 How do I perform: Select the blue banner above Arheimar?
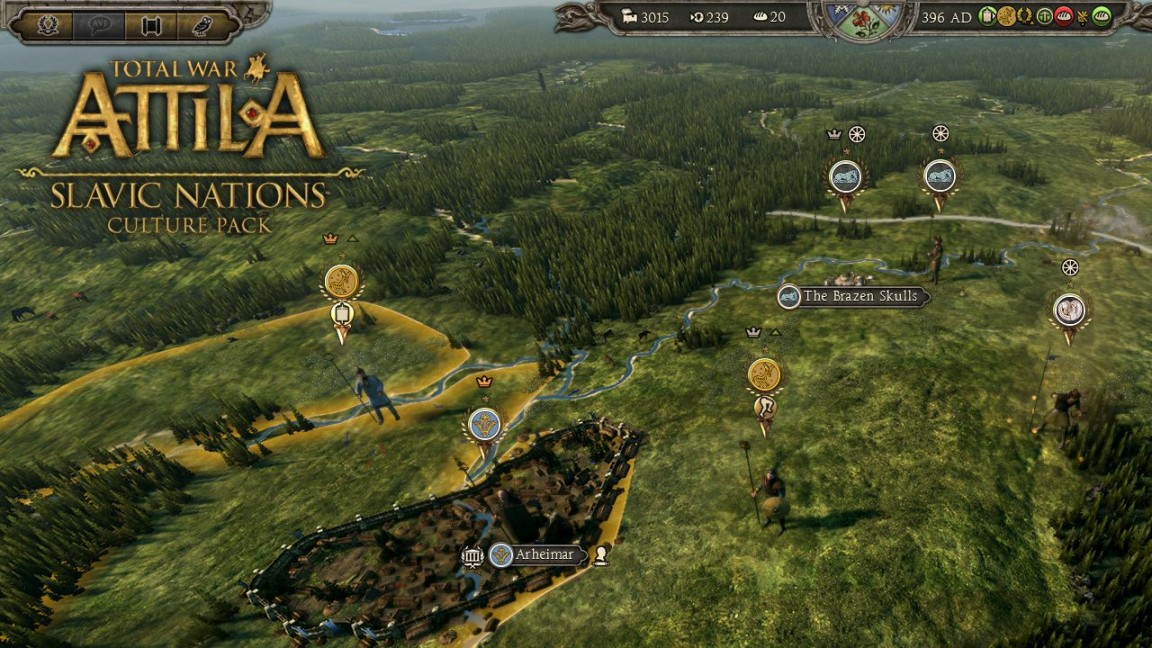(x=485, y=423)
